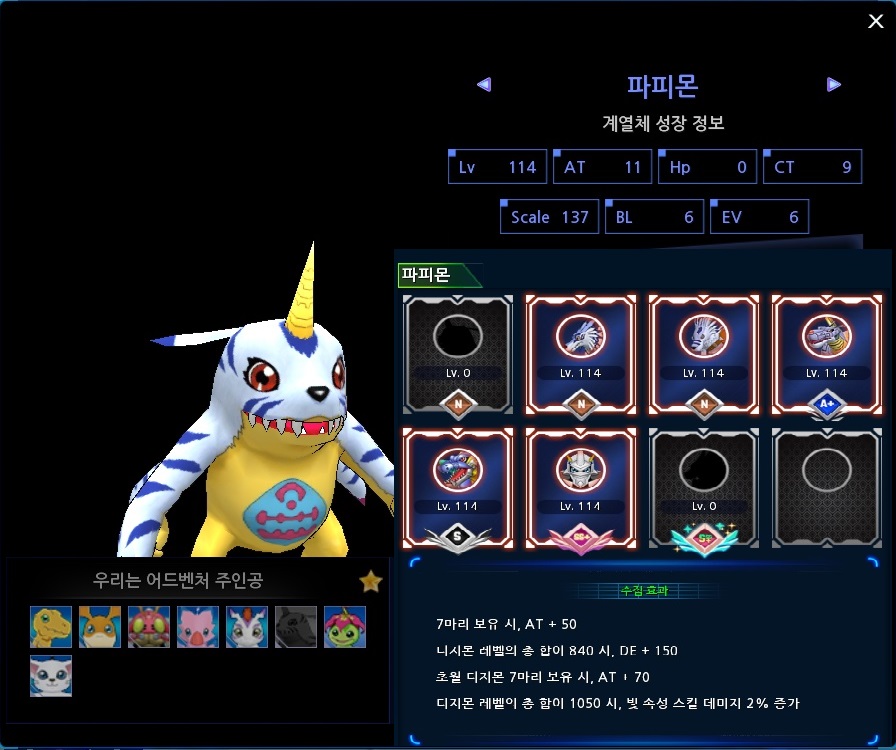Select the WereGarurumon evolution card

tap(704, 352)
